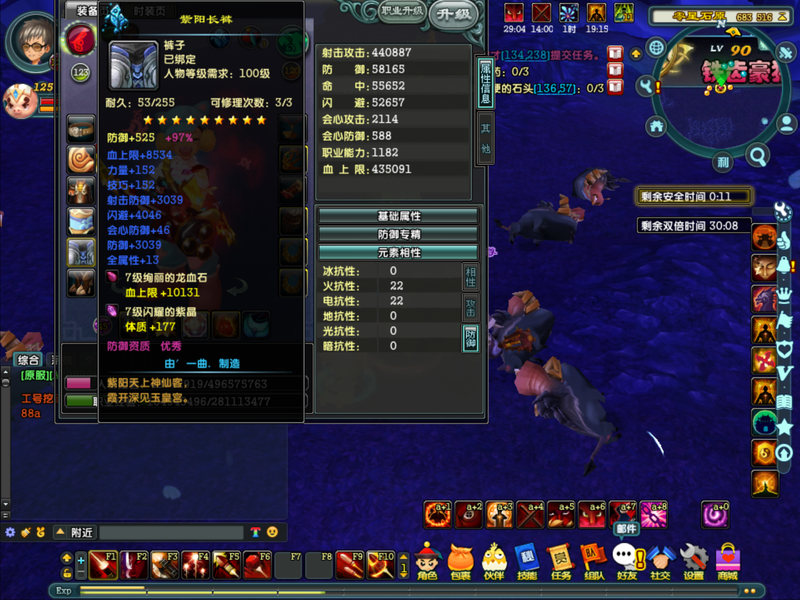
Task: Expand the 防御专精 section
Action: (x=398, y=234)
